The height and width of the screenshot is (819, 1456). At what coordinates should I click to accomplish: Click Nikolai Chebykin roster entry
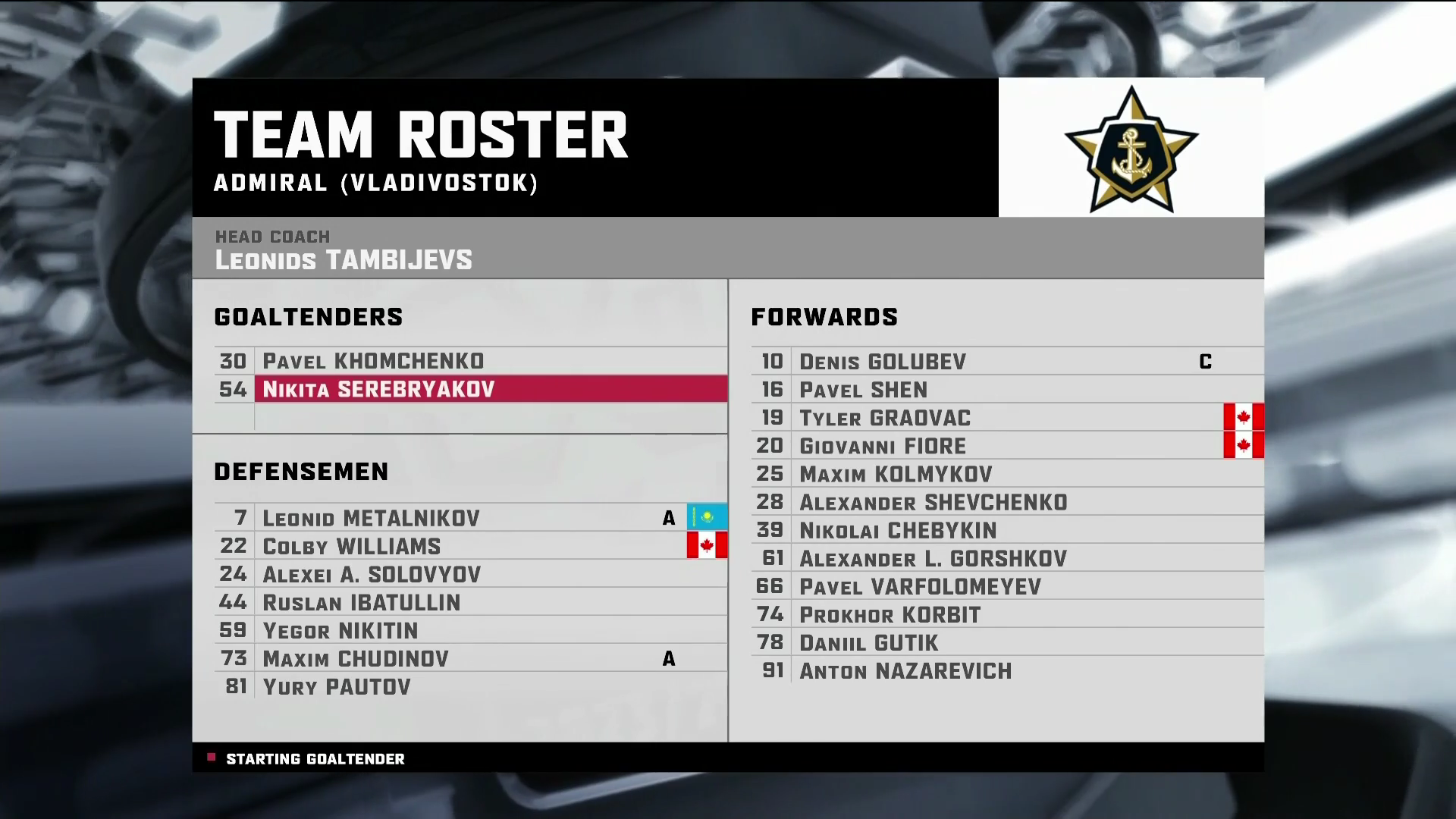coord(898,530)
